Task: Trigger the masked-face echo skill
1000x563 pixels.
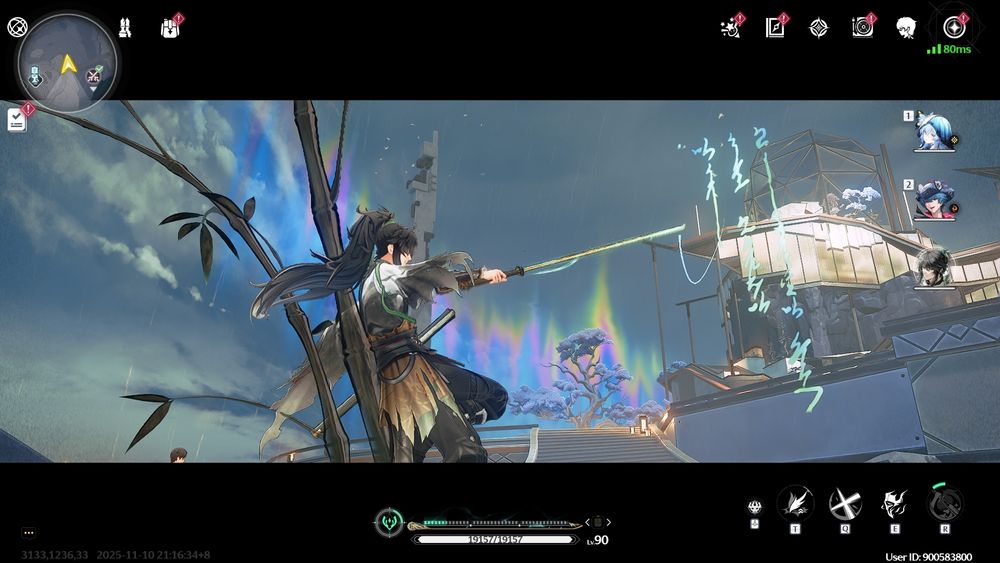Action: [x=894, y=503]
